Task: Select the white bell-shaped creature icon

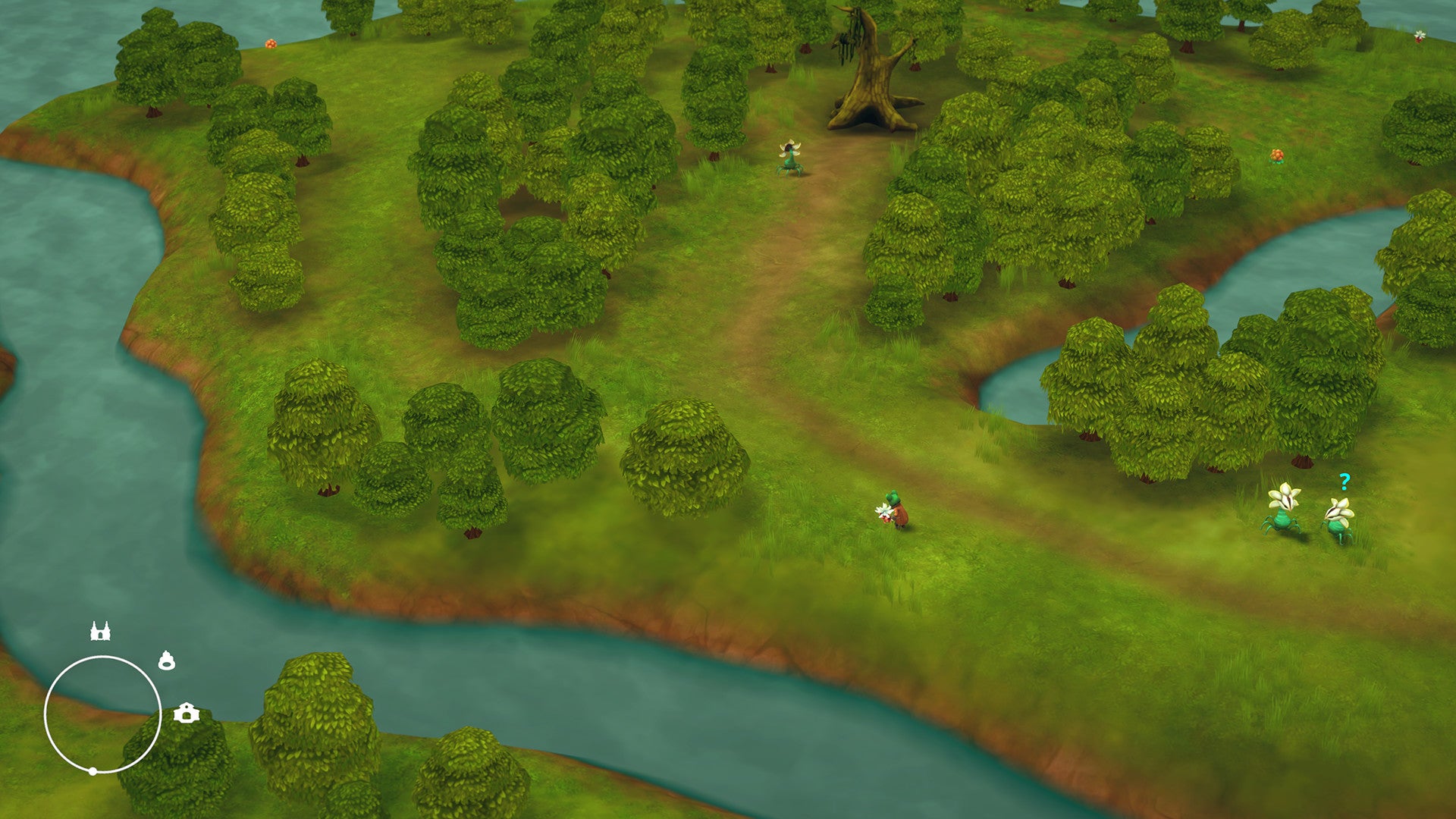Action: 166,661
